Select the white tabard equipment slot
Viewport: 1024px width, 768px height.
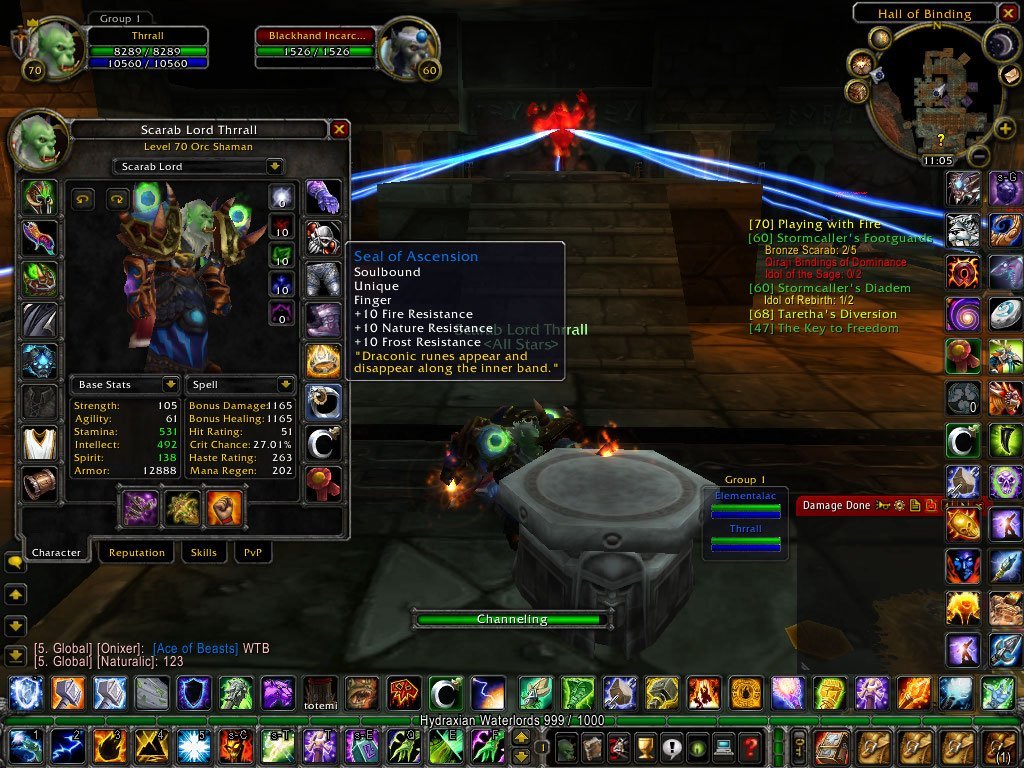coord(40,443)
